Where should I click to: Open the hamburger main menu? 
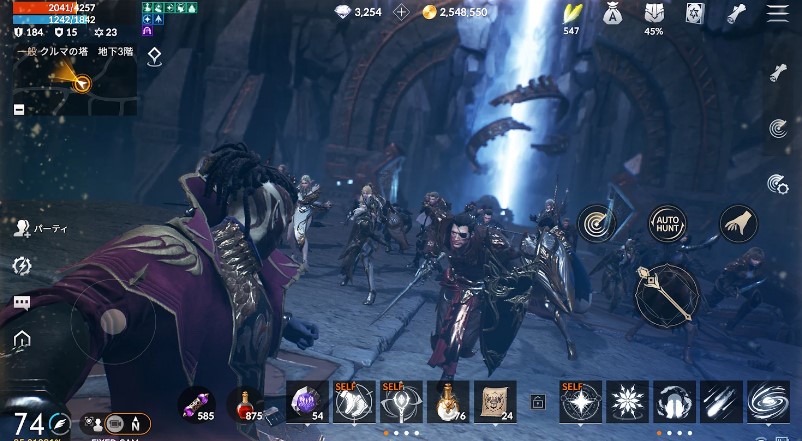pos(777,13)
